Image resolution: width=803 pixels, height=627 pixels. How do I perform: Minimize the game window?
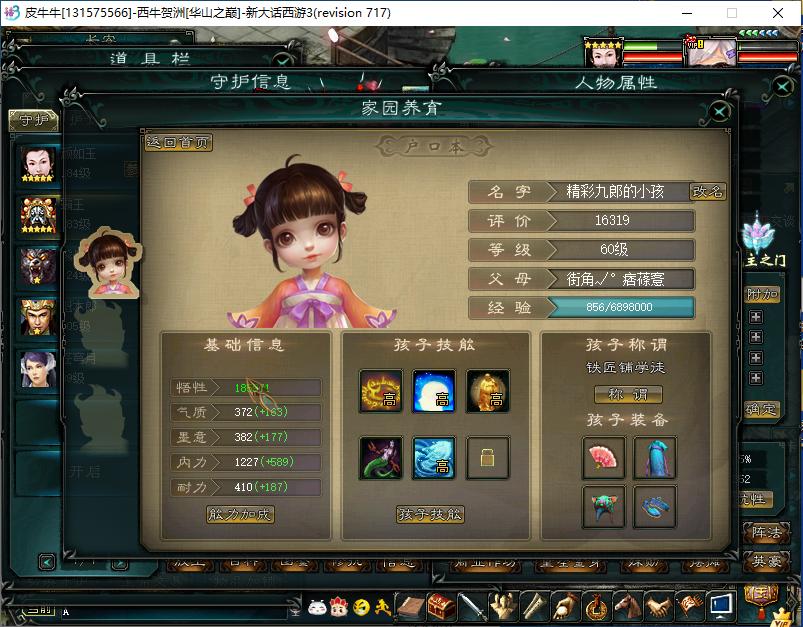pyautogui.click(x=685, y=13)
